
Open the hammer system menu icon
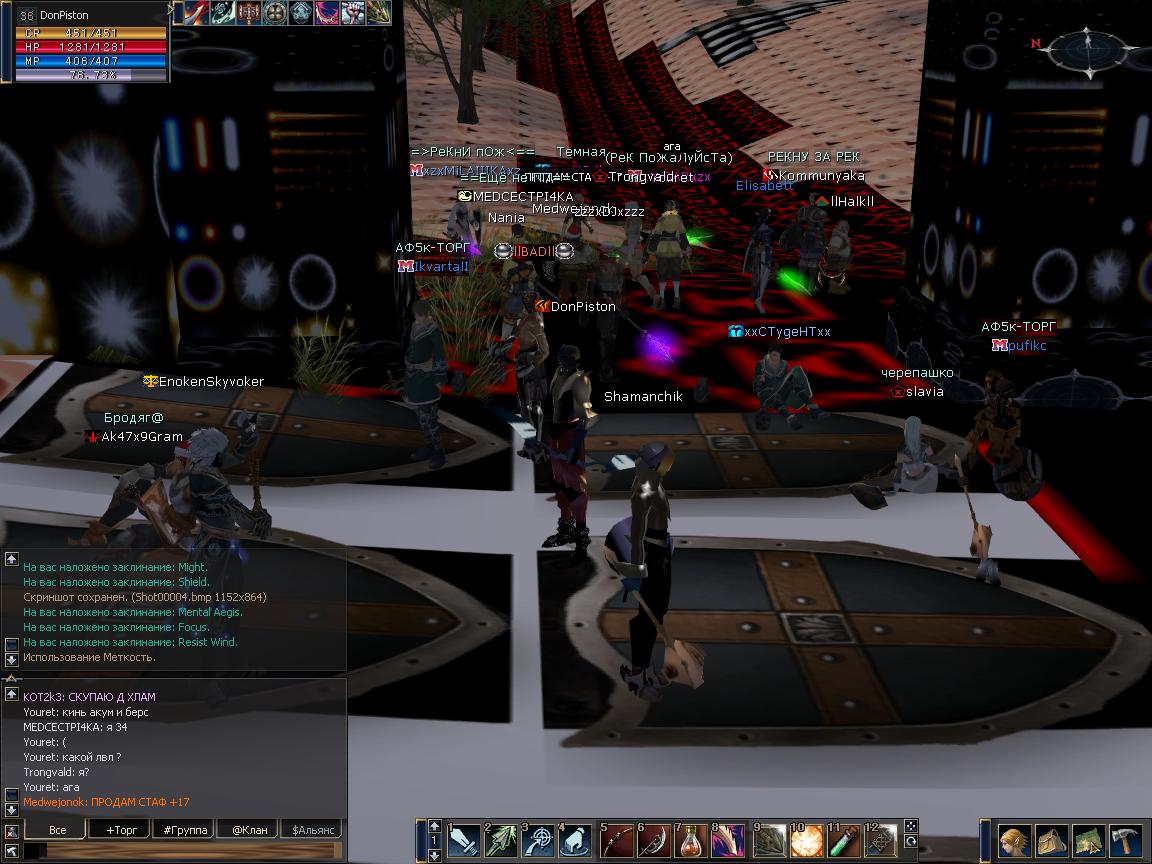[x=1124, y=840]
